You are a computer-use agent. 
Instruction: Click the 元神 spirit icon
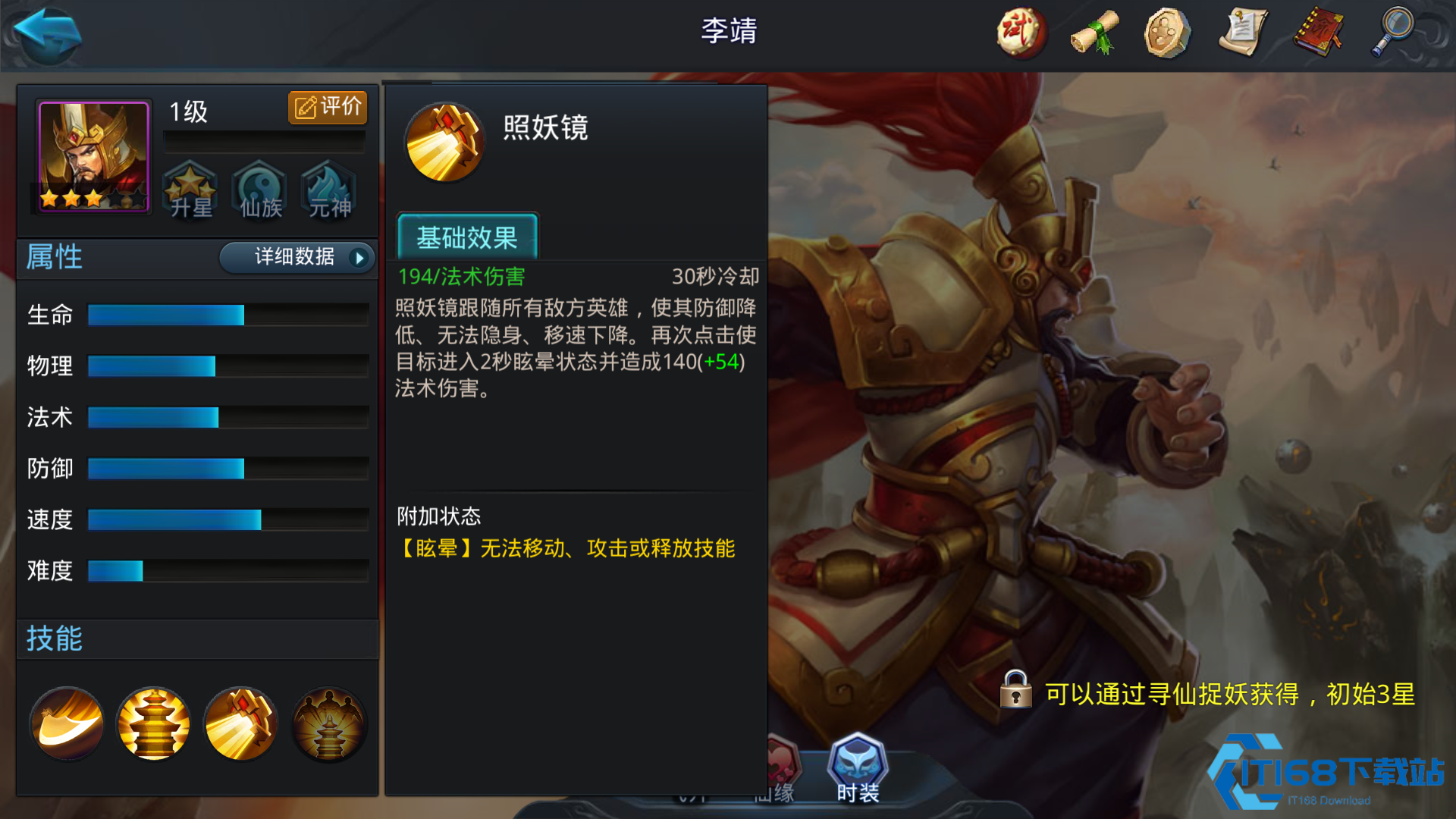click(x=327, y=191)
